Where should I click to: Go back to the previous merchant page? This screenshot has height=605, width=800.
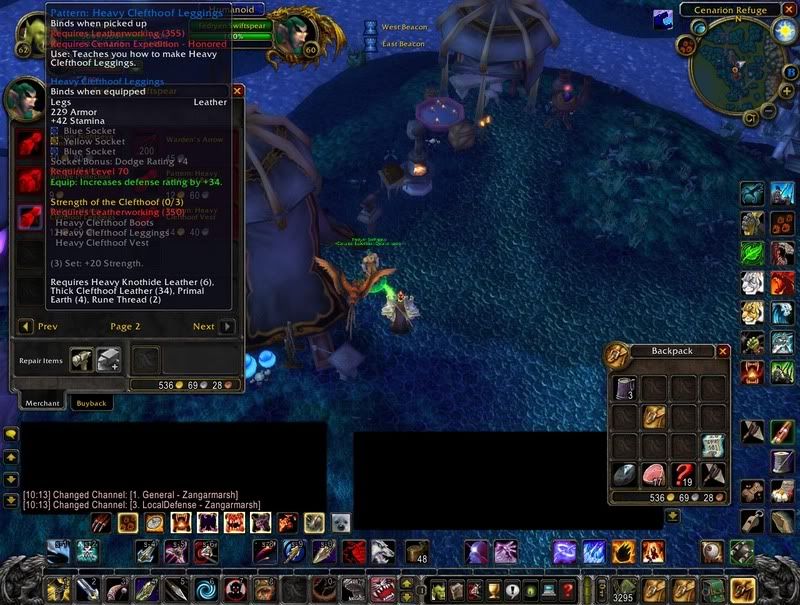(x=25, y=326)
